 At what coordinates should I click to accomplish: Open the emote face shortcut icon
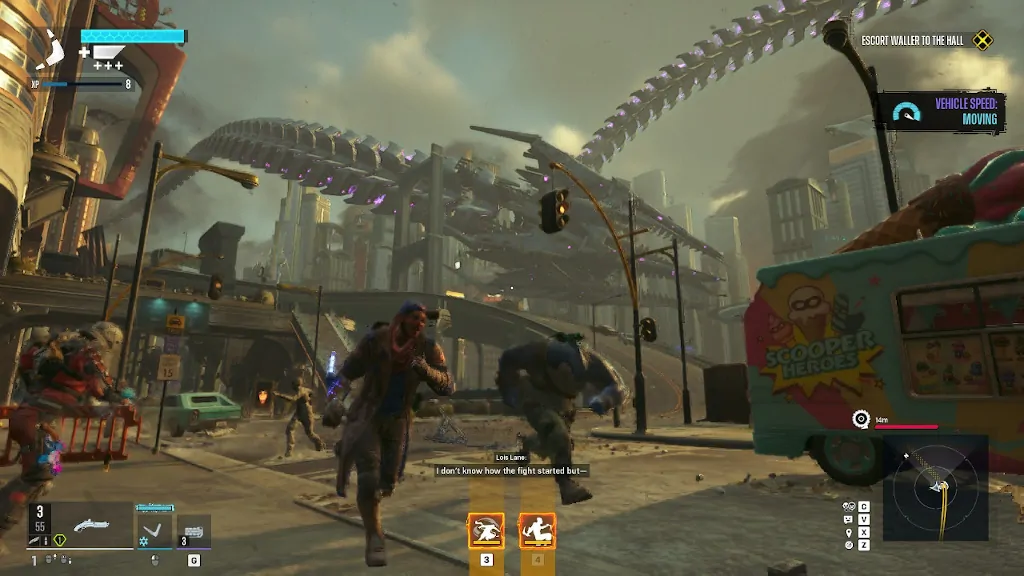849,520
